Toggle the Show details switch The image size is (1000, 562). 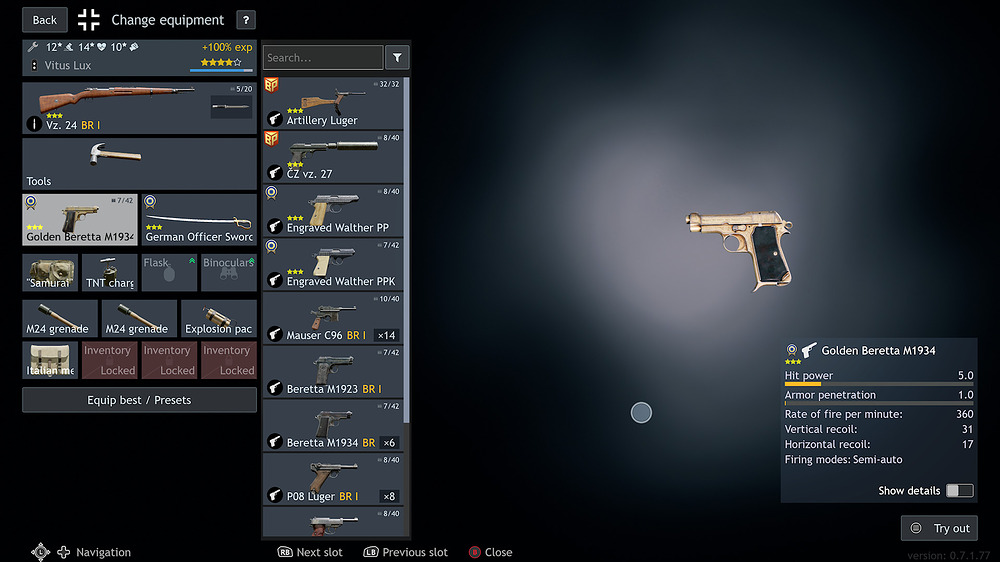pyautogui.click(x=959, y=491)
